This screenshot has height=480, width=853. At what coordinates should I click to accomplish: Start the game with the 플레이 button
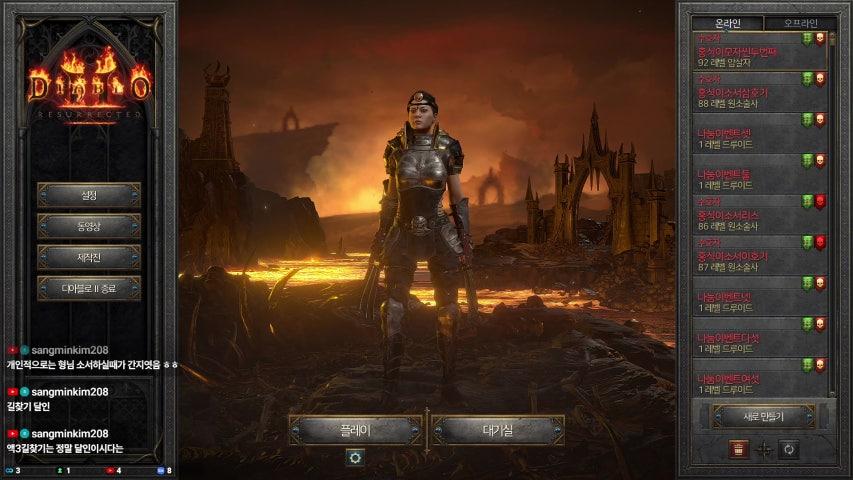click(355, 430)
